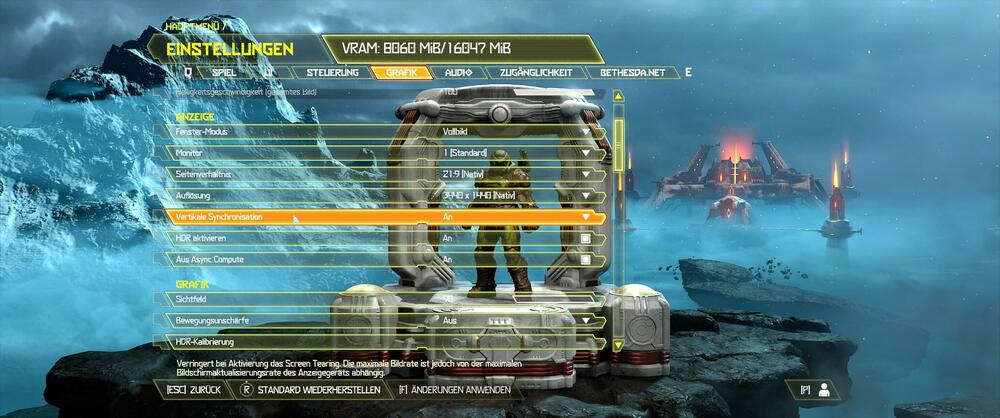Click the Zurück back button

(x=192, y=389)
